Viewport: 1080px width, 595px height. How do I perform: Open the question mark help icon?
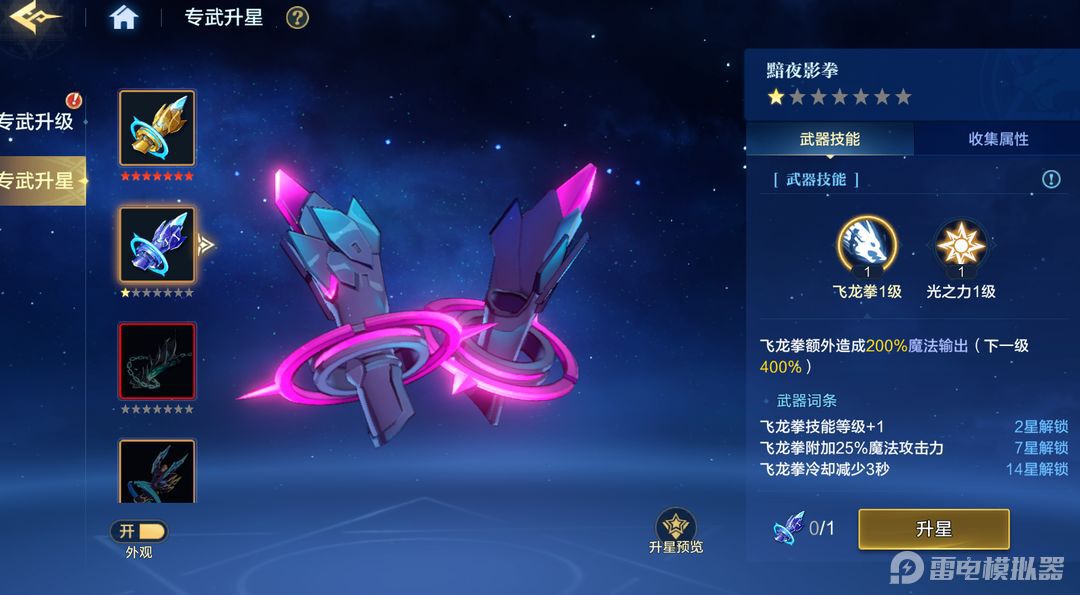pyautogui.click(x=297, y=18)
